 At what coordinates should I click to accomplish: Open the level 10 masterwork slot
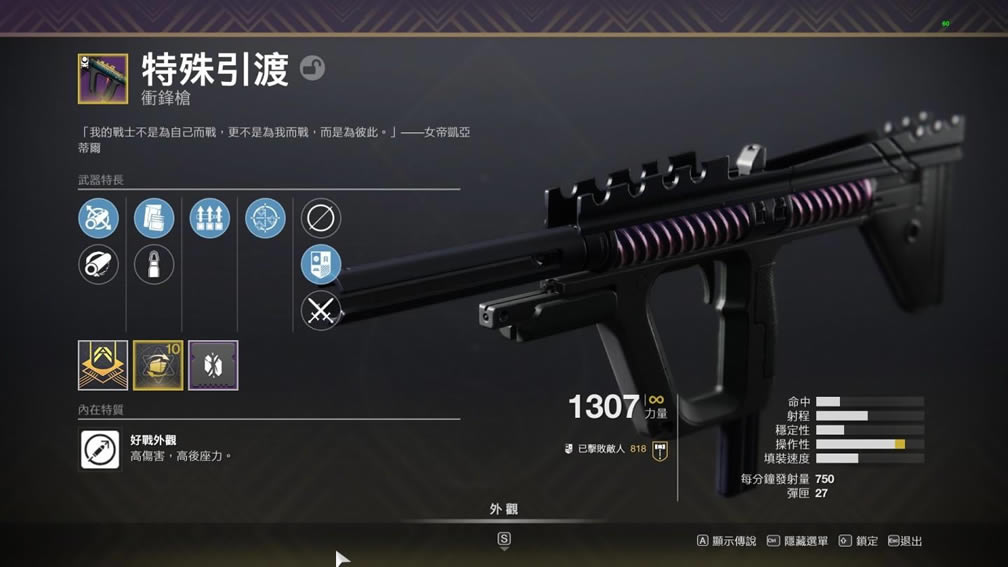(158, 365)
